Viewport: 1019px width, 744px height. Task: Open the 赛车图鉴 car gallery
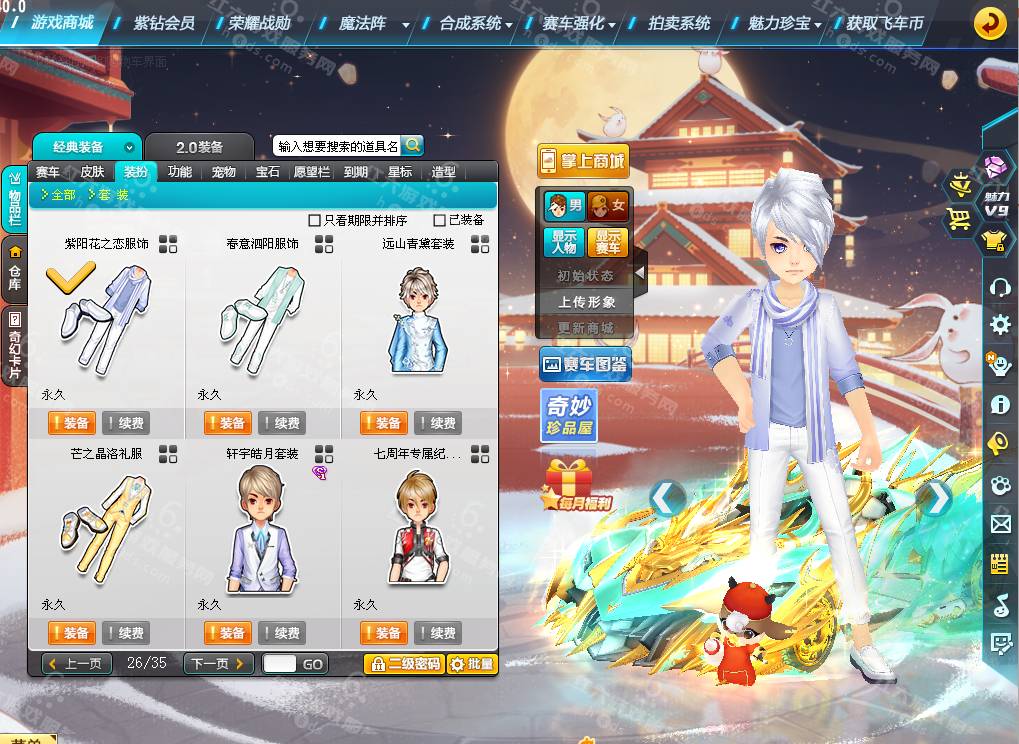[x=584, y=365]
